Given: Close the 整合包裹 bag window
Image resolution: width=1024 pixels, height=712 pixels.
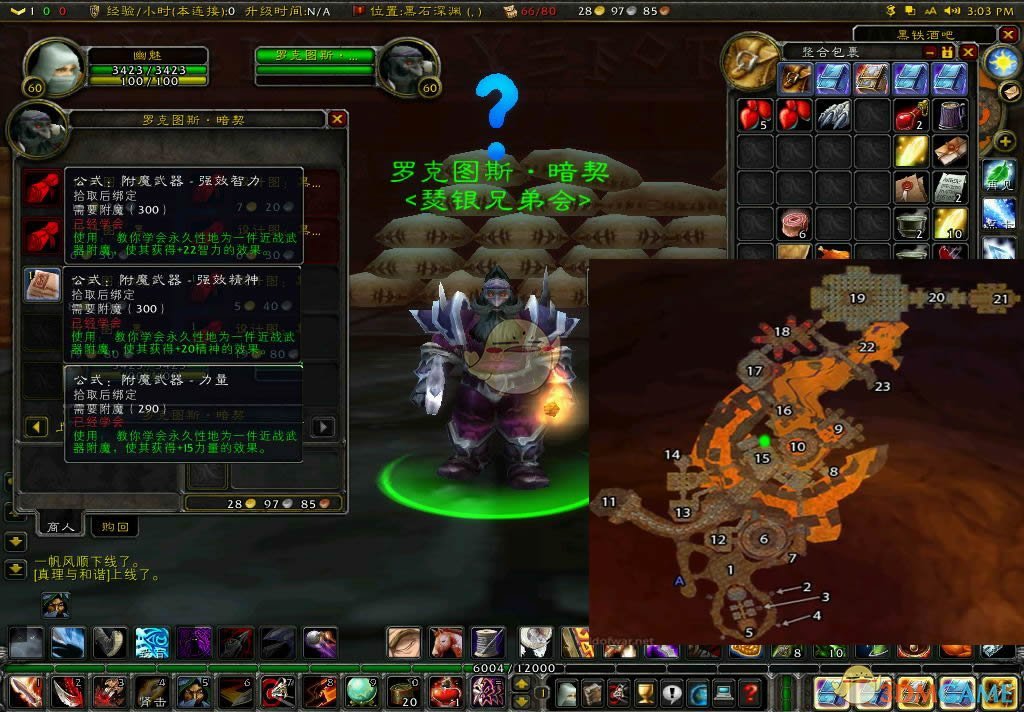Looking at the screenshot, I should coord(968,52).
